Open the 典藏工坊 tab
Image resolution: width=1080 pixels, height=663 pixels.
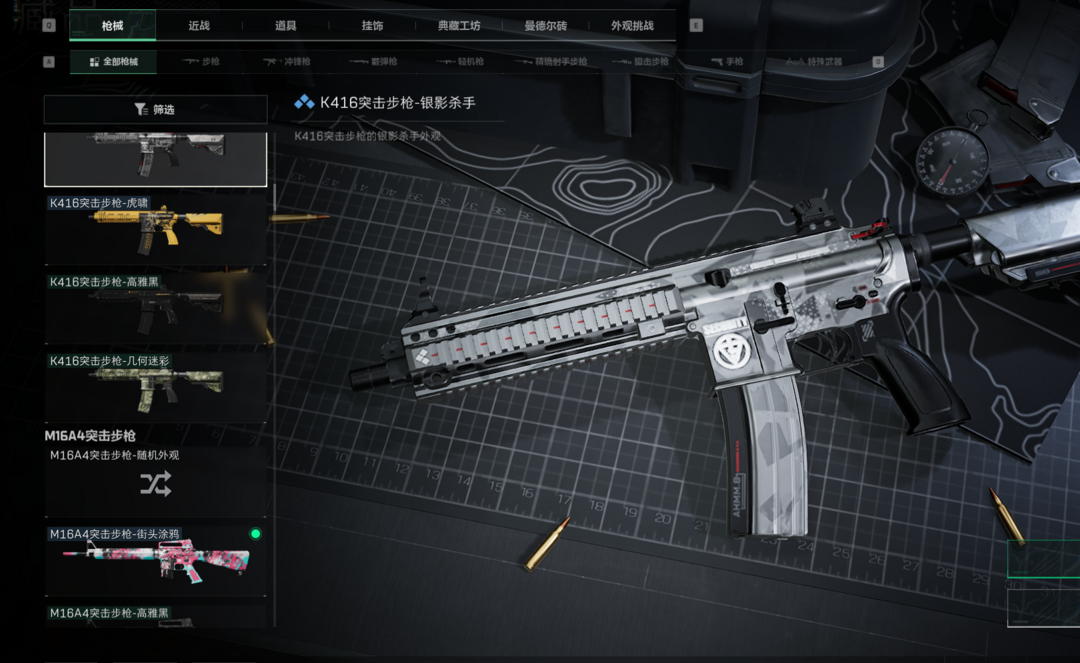(459, 25)
